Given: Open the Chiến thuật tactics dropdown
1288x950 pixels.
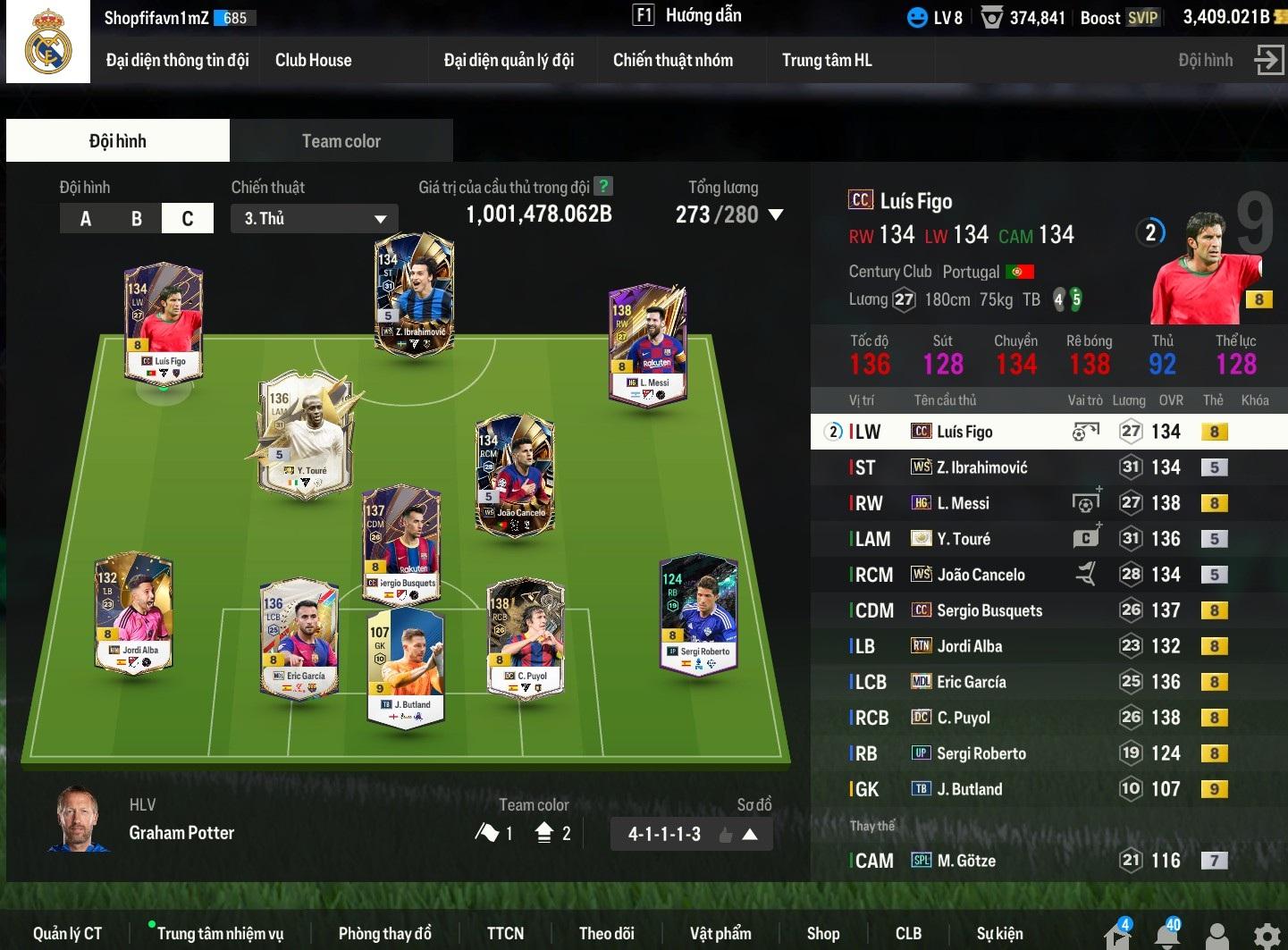Looking at the screenshot, I should tap(315, 219).
